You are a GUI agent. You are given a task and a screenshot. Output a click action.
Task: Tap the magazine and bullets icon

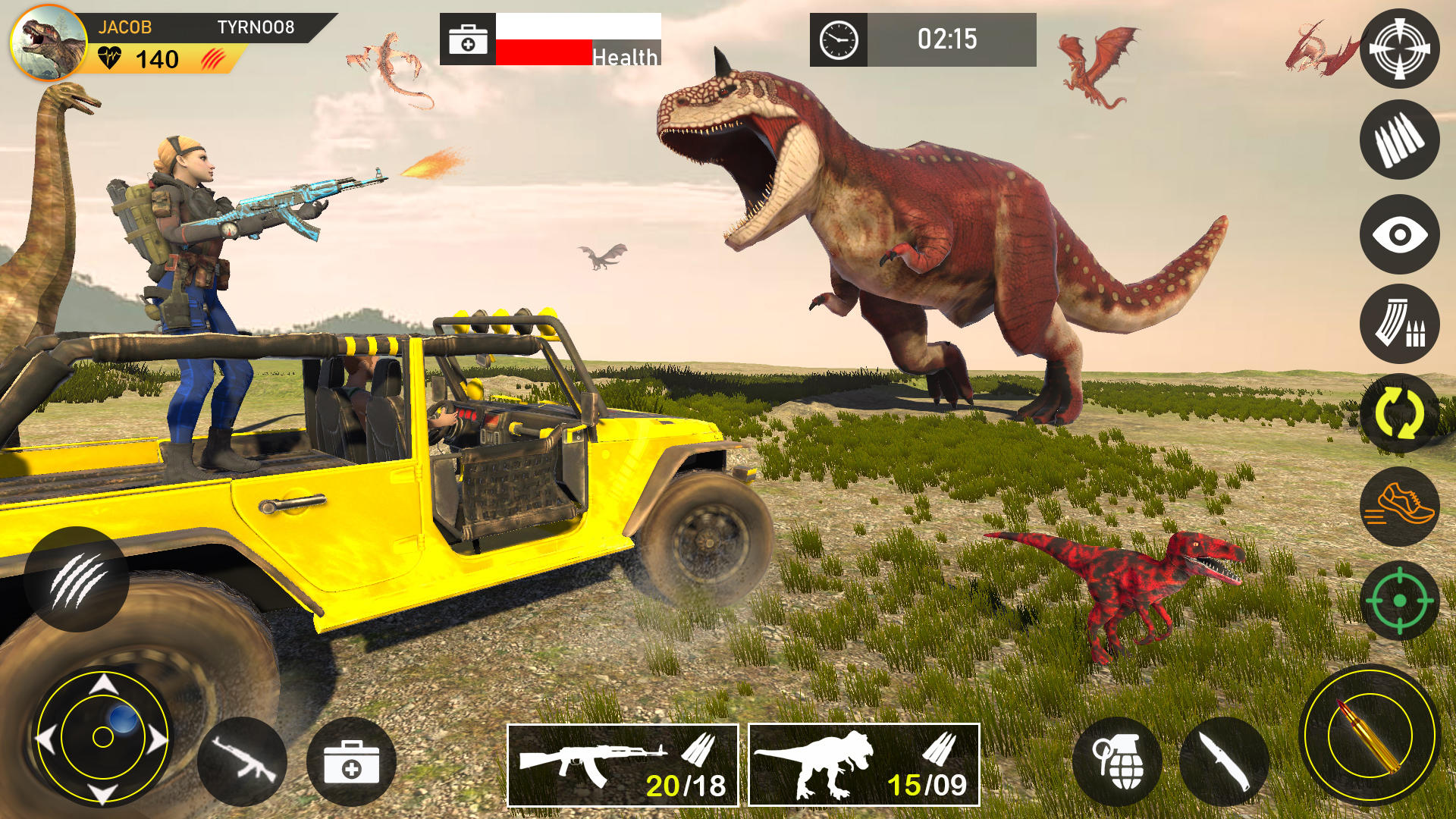[x=1399, y=325]
